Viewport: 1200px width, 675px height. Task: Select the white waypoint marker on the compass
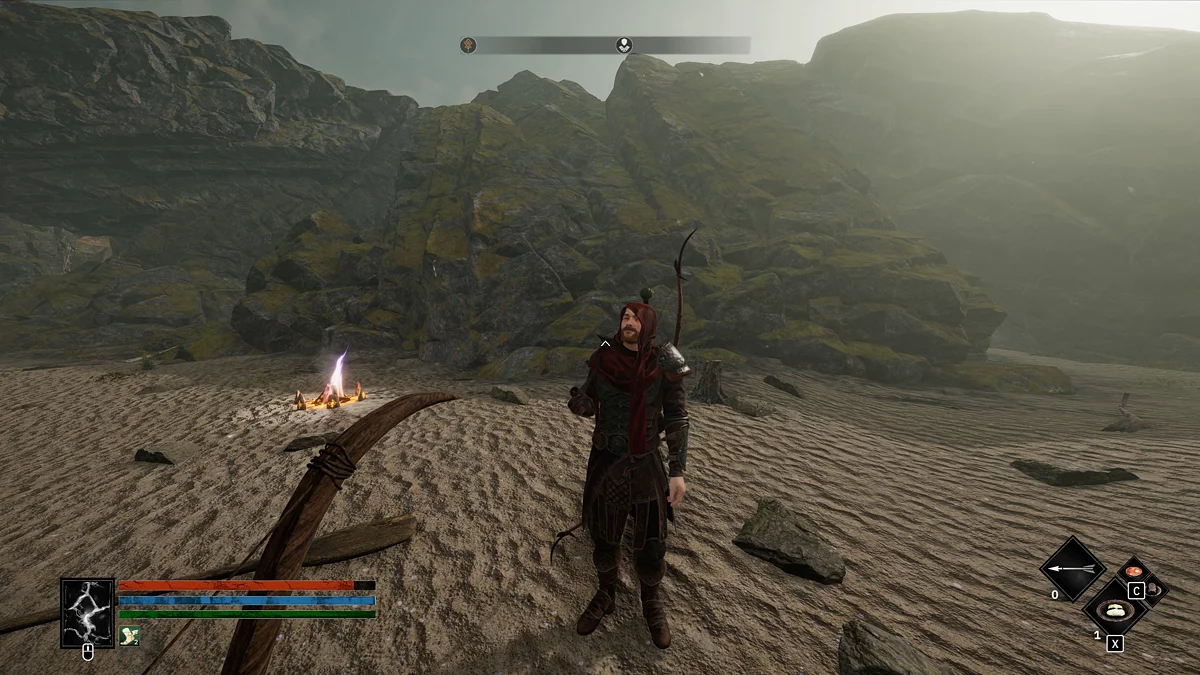624,45
